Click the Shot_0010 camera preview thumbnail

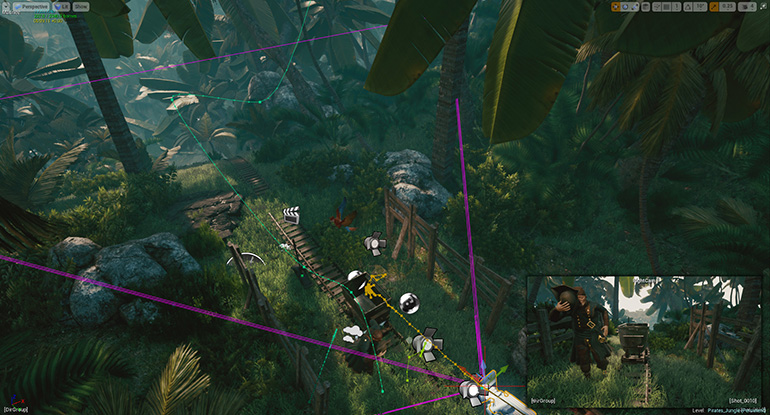pyautogui.click(x=646, y=340)
